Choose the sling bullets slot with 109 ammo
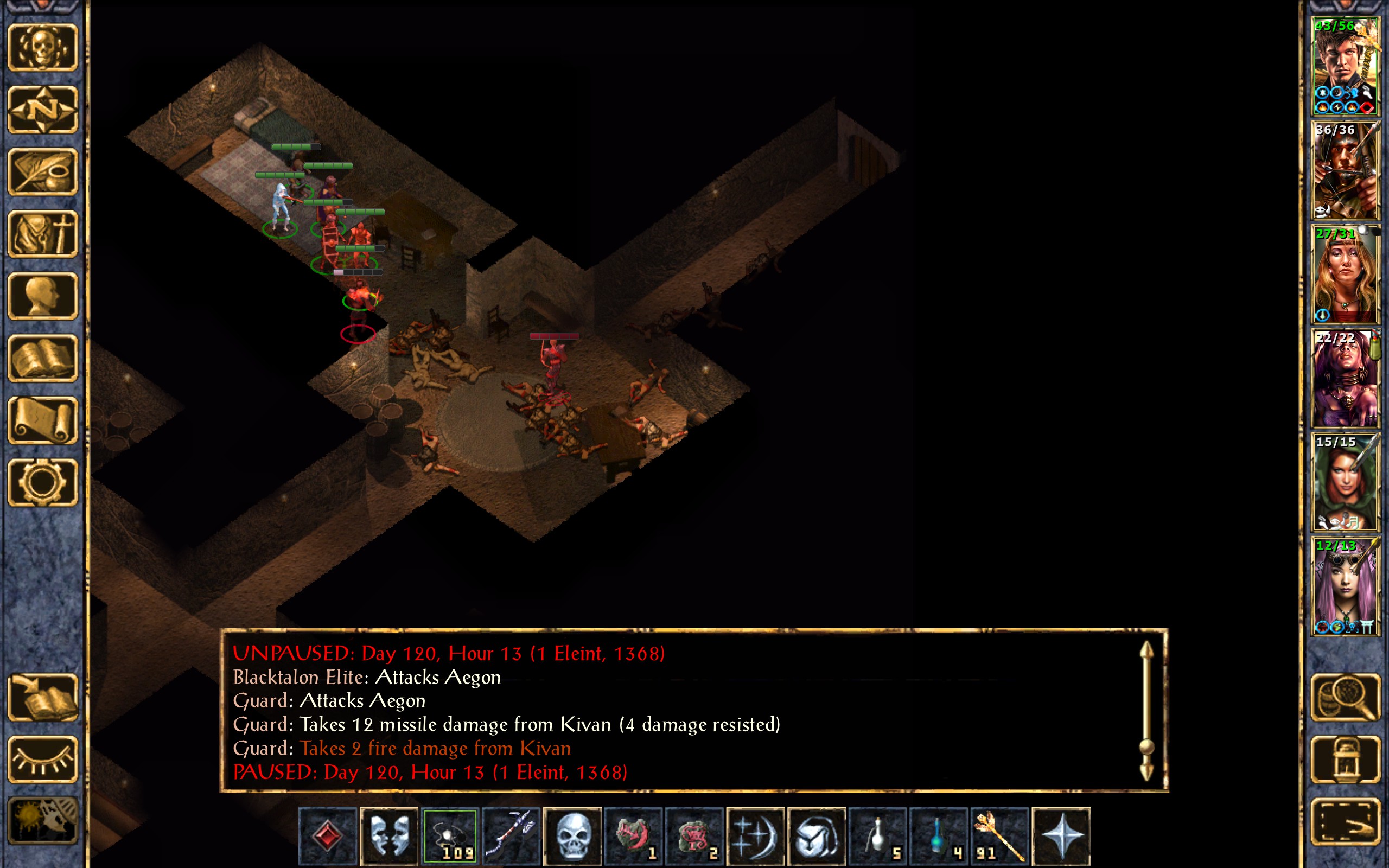The width and height of the screenshot is (1389, 868). pos(450,835)
